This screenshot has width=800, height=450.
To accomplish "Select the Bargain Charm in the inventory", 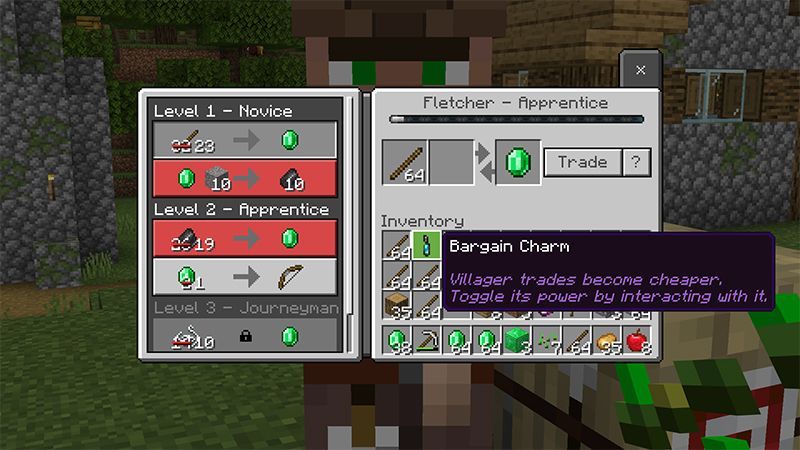I will (x=427, y=246).
